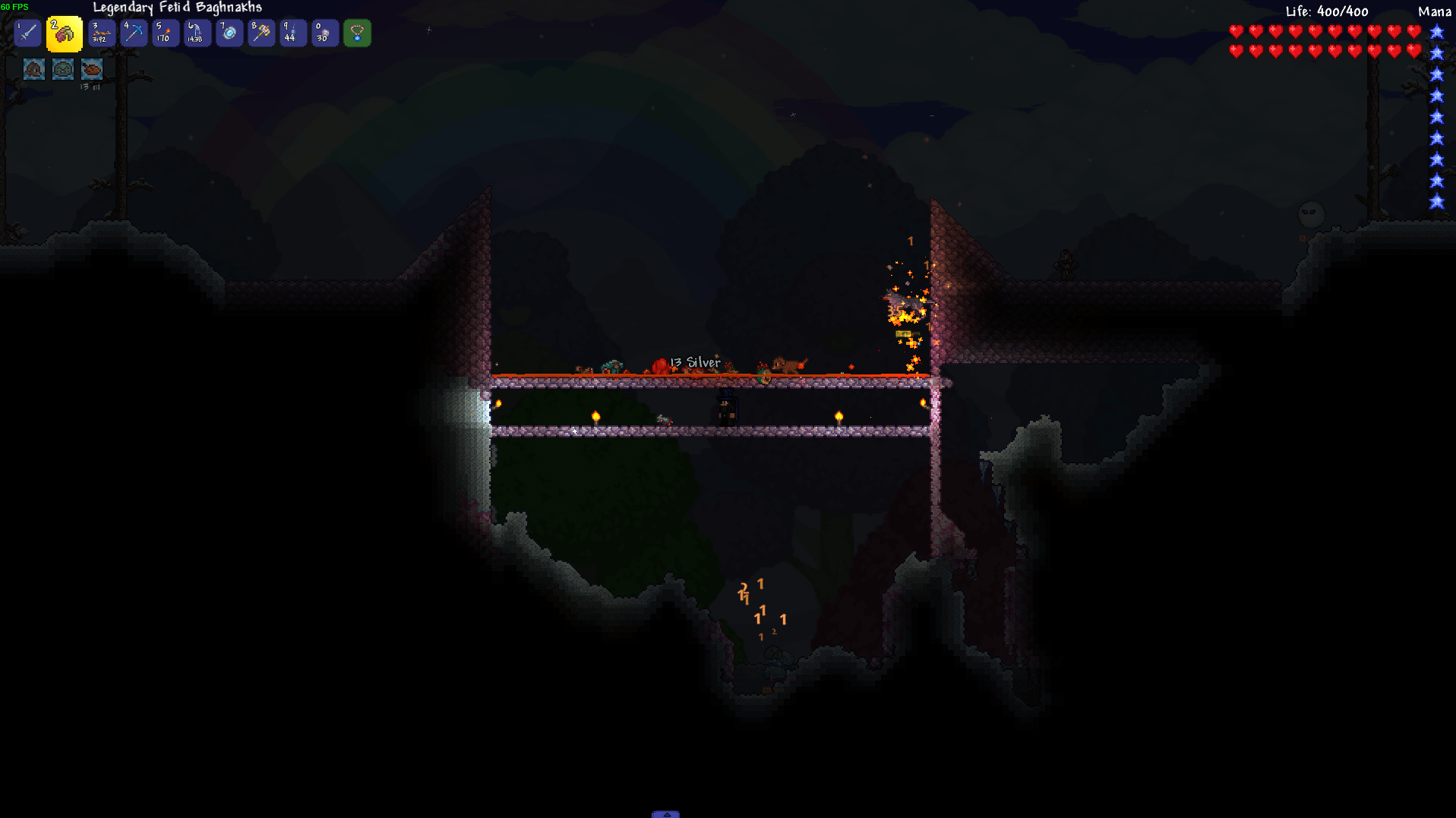Image resolution: width=1456 pixels, height=818 pixels.
Task: Select the glowsticks in hotbar slot 6
Action: pyautogui.click(x=197, y=33)
